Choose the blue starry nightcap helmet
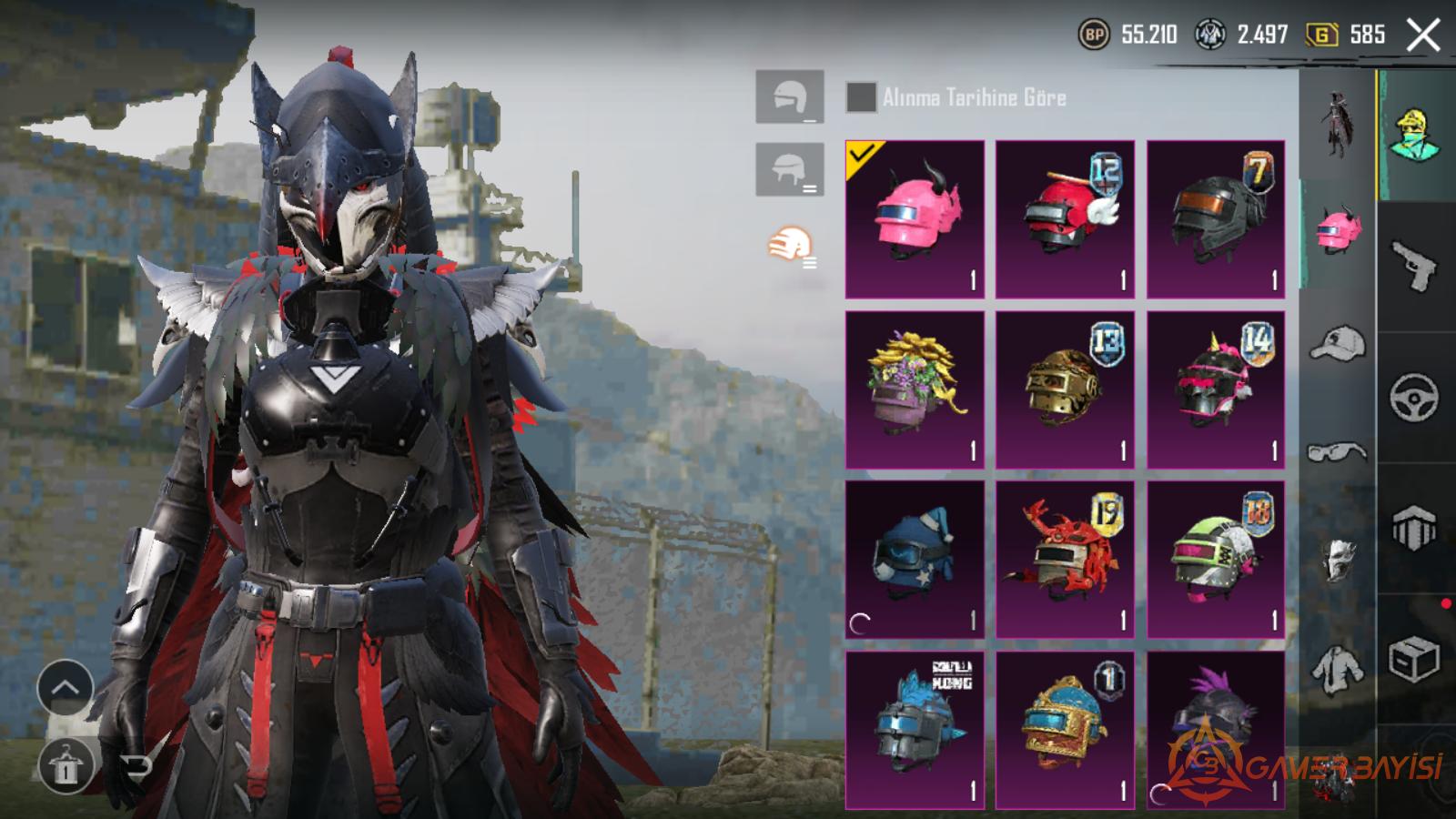 click(x=915, y=559)
